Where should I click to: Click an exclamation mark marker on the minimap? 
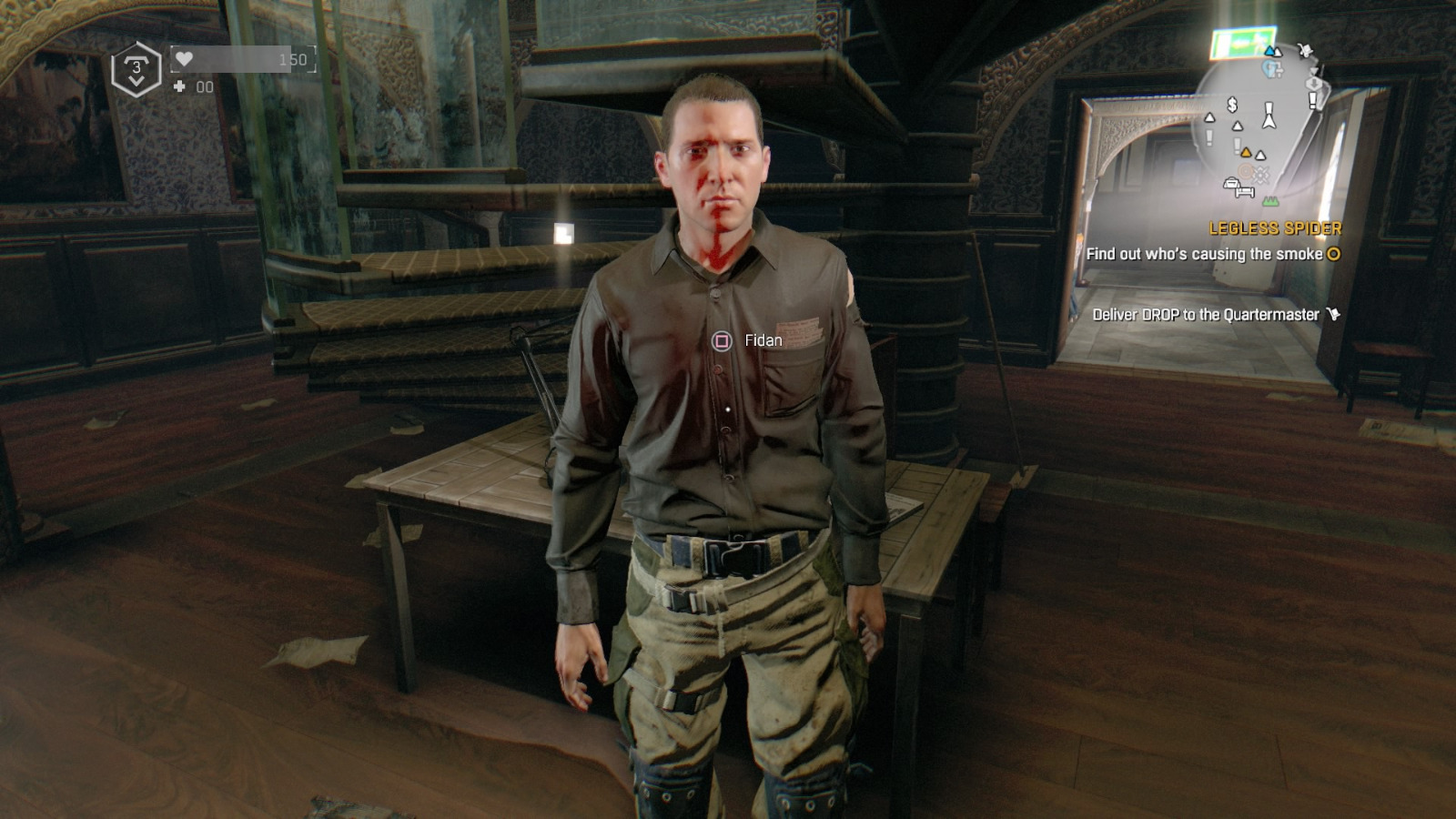pos(1312,101)
